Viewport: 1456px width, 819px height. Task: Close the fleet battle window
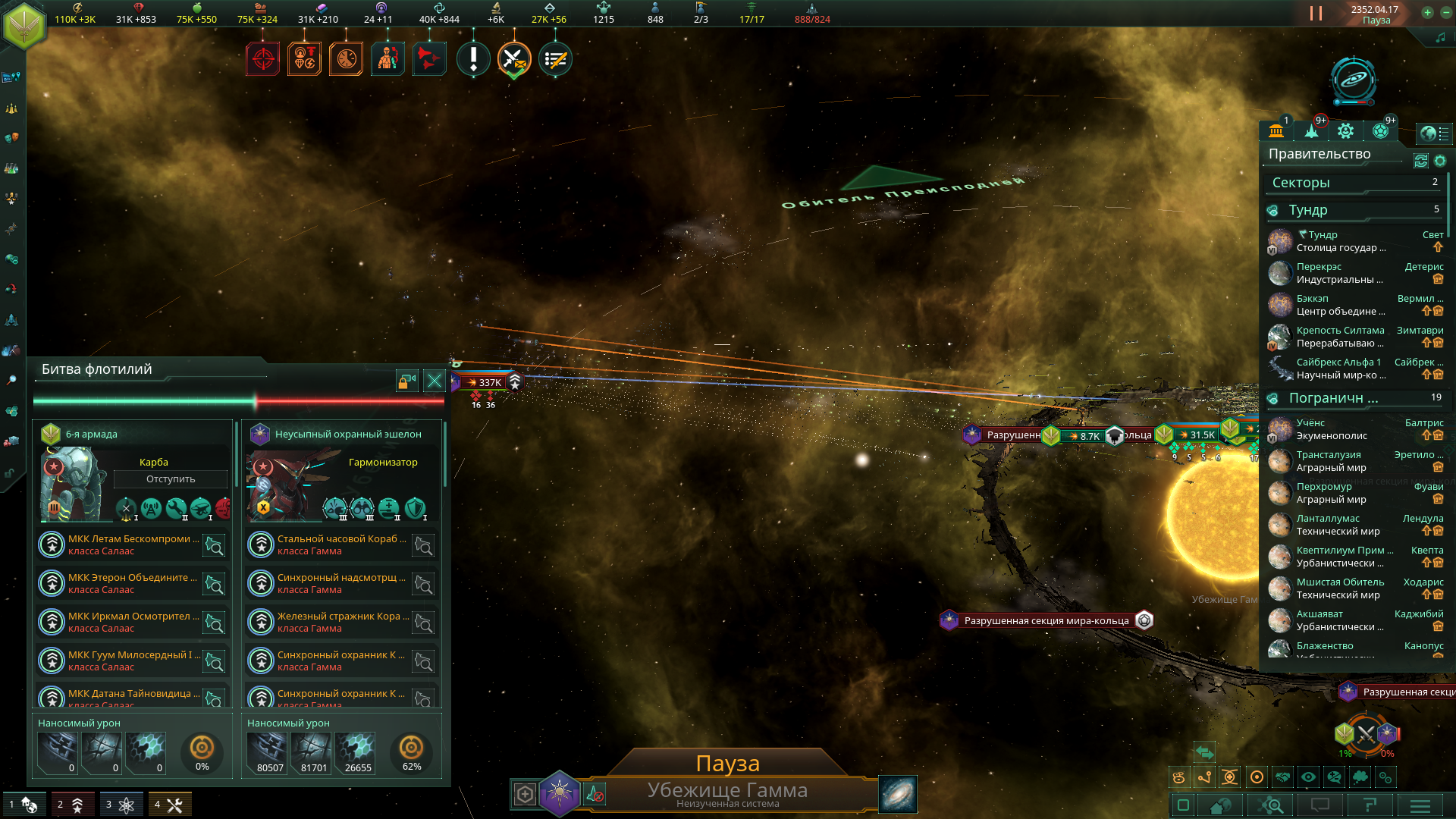434,381
